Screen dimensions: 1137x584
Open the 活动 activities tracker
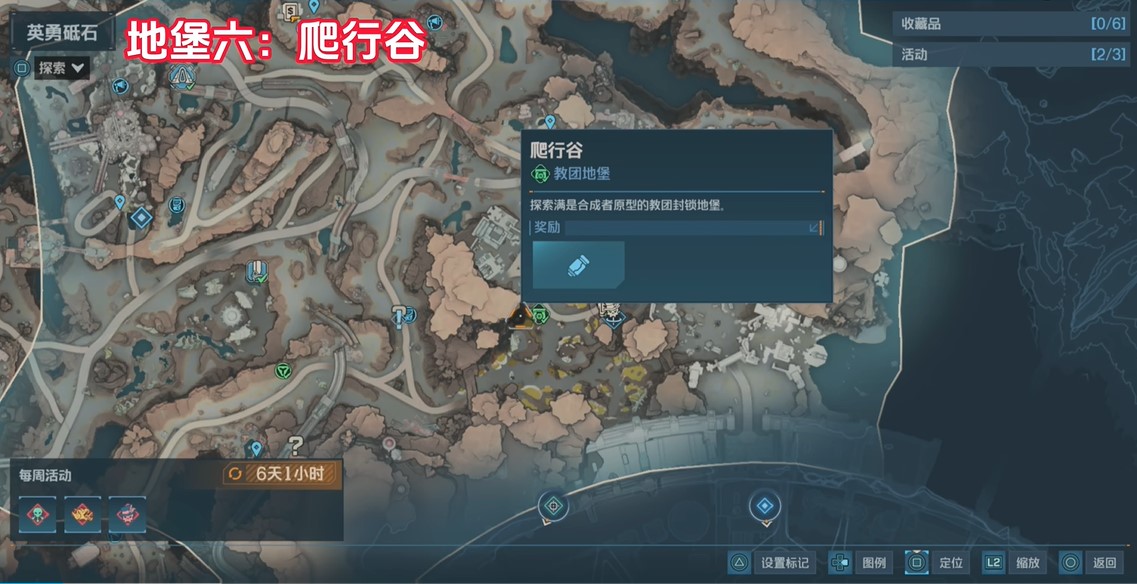[1011, 55]
